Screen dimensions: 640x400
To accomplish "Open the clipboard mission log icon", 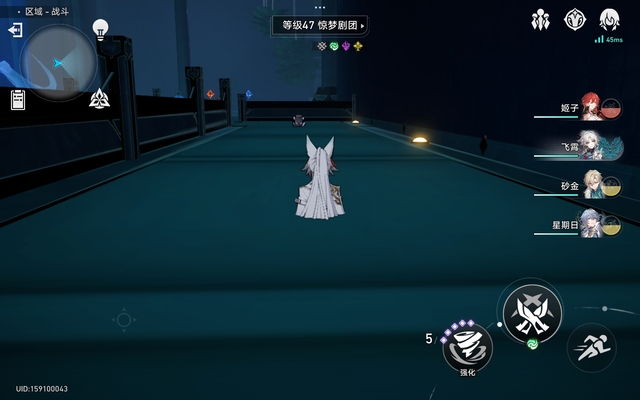I will pyautogui.click(x=18, y=98).
